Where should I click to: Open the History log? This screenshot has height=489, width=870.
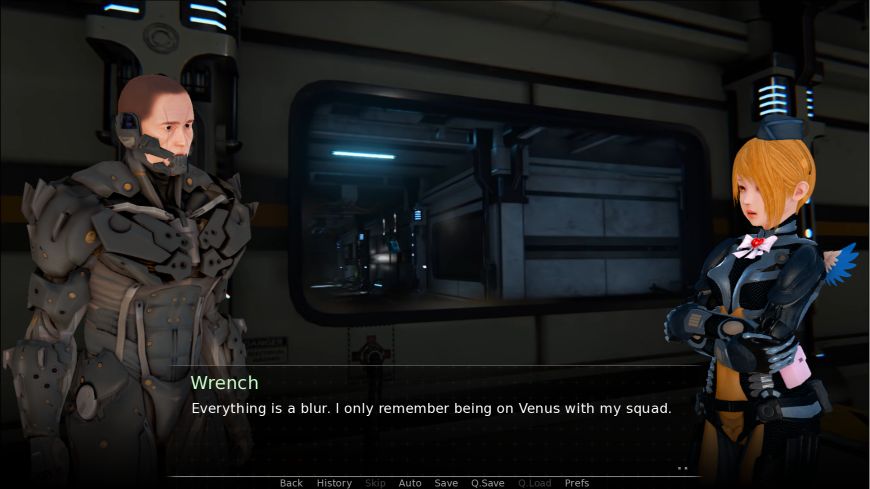334,483
